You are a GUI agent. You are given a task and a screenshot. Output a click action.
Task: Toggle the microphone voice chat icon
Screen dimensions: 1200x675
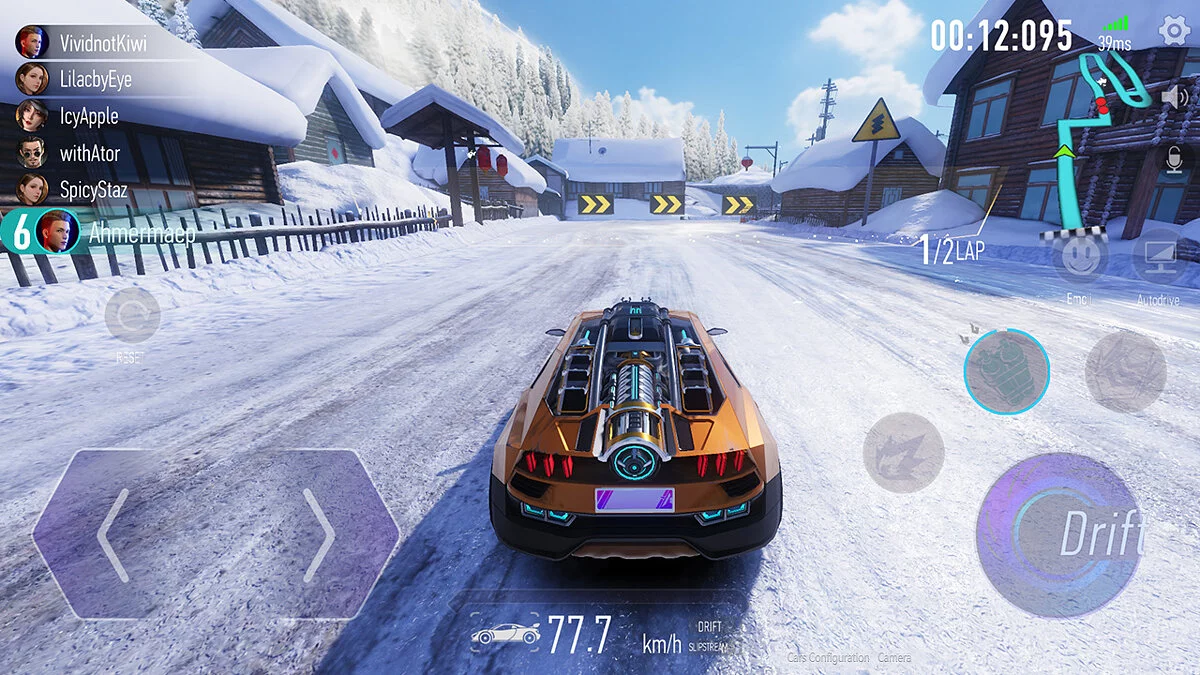1171,159
